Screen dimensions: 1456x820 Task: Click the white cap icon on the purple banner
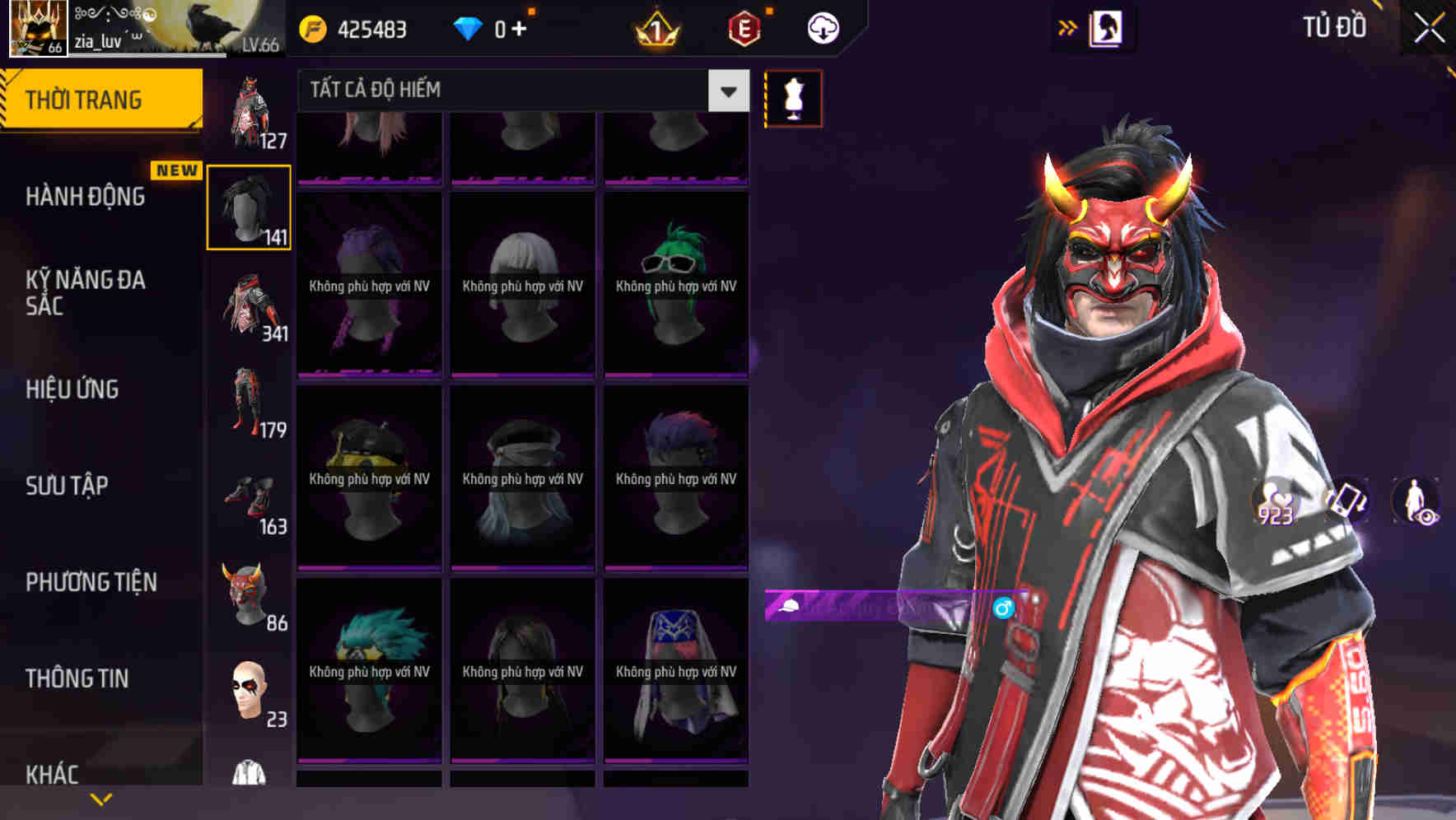[x=789, y=608]
